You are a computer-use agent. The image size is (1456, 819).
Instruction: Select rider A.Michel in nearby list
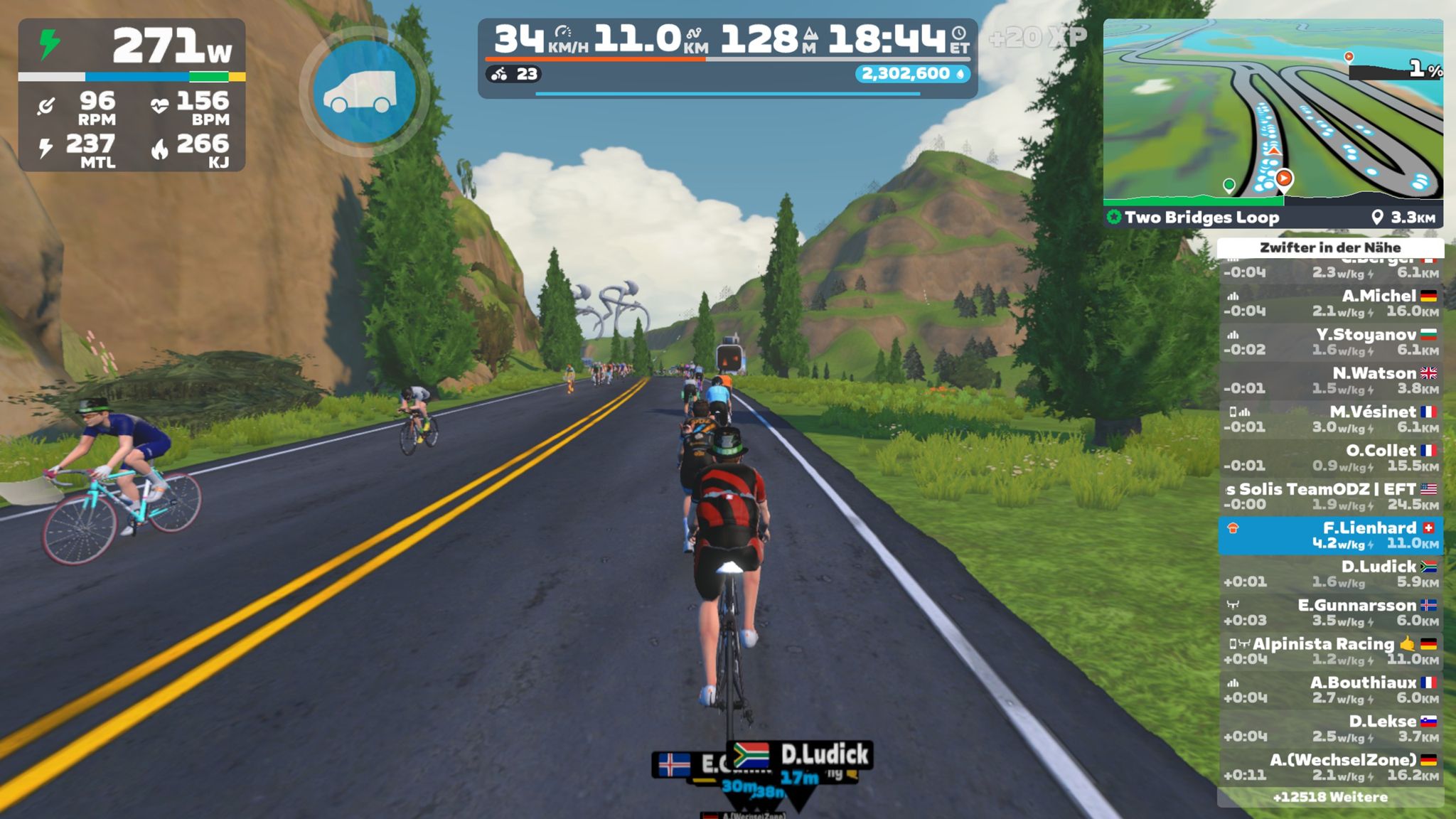tap(1329, 303)
